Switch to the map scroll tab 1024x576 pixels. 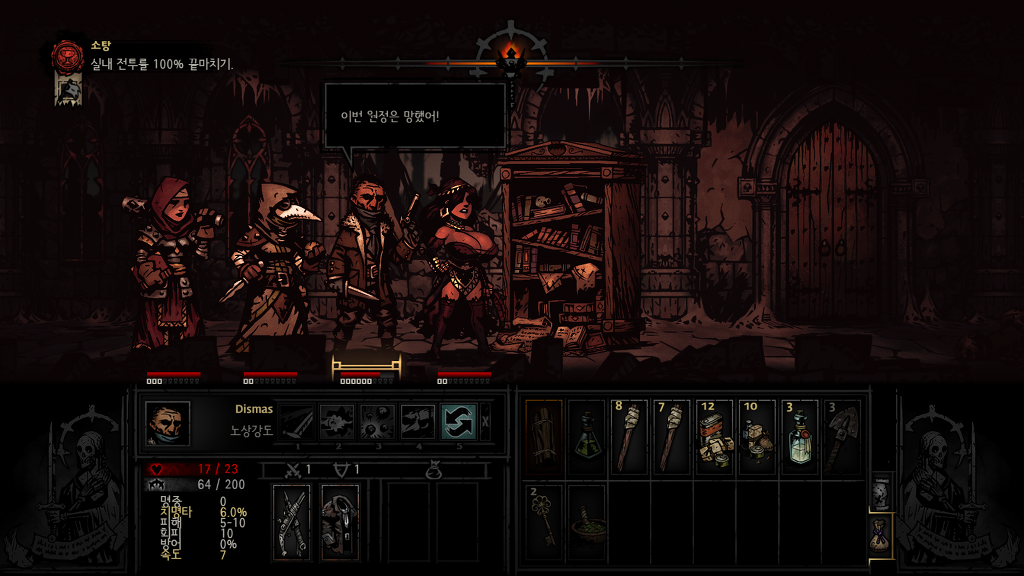tap(881, 493)
